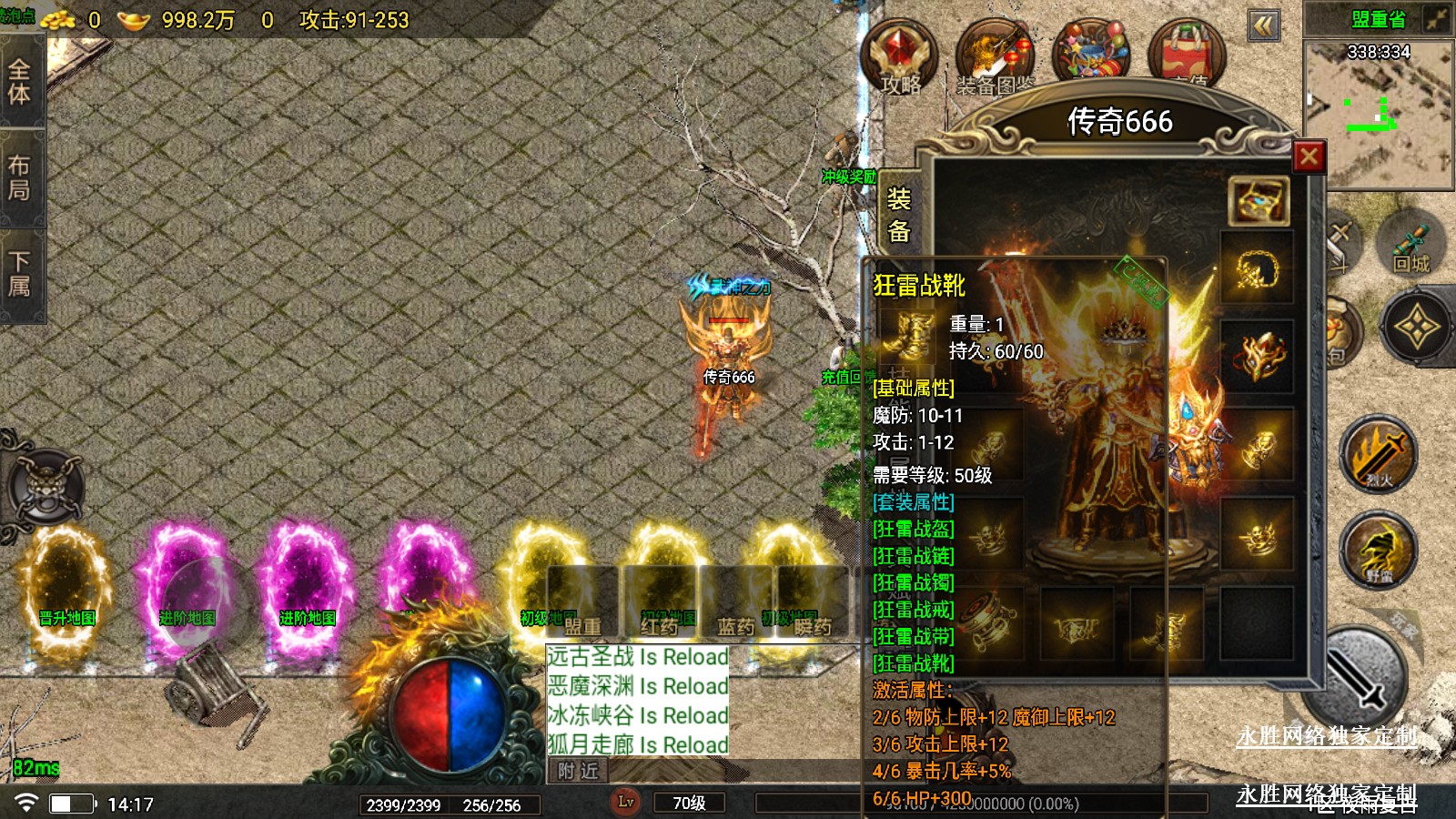Select the 布局 tab on the left
The height and width of the screenshot is (819, 1456).
pyautogui.click(x=19, y=177)
